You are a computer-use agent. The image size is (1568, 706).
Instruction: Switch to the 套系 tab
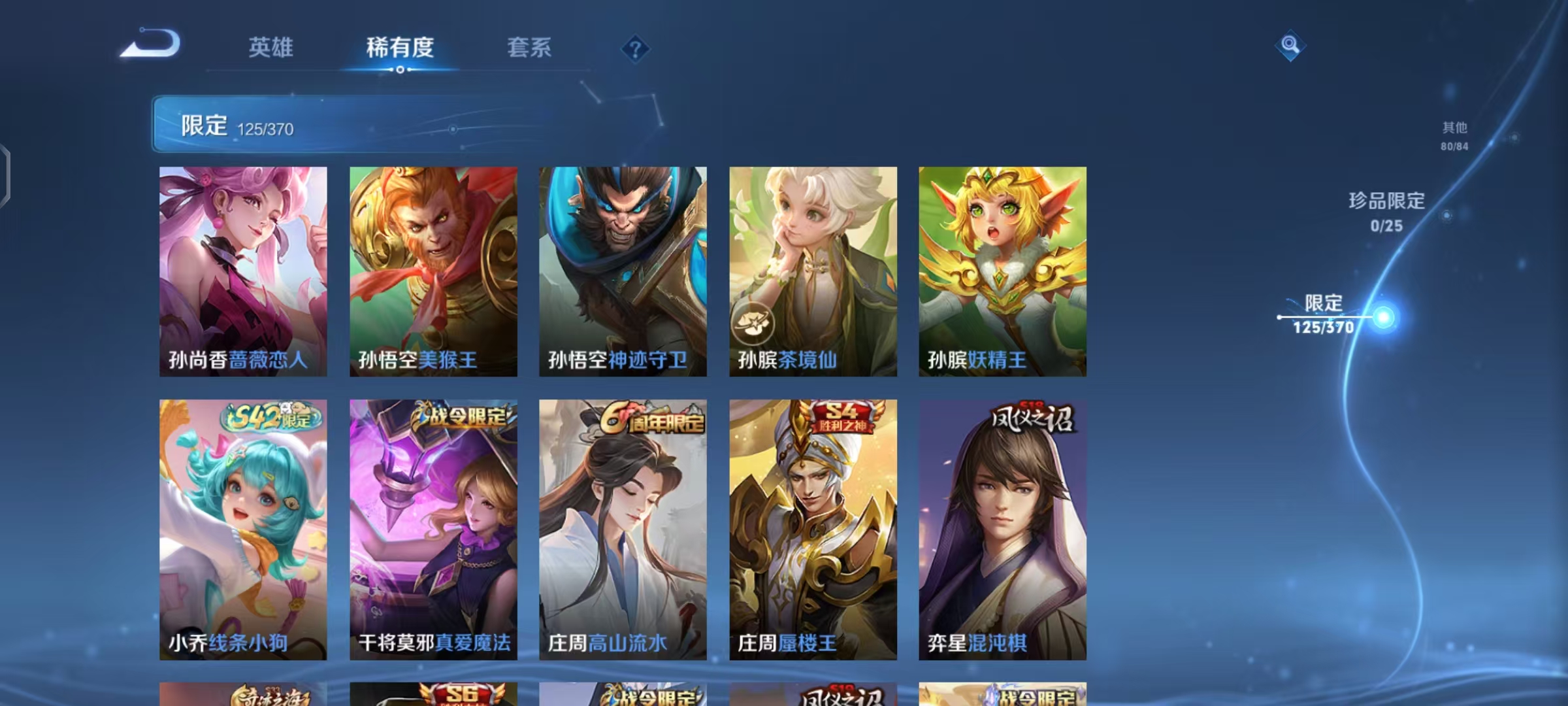tap(529, 48)
